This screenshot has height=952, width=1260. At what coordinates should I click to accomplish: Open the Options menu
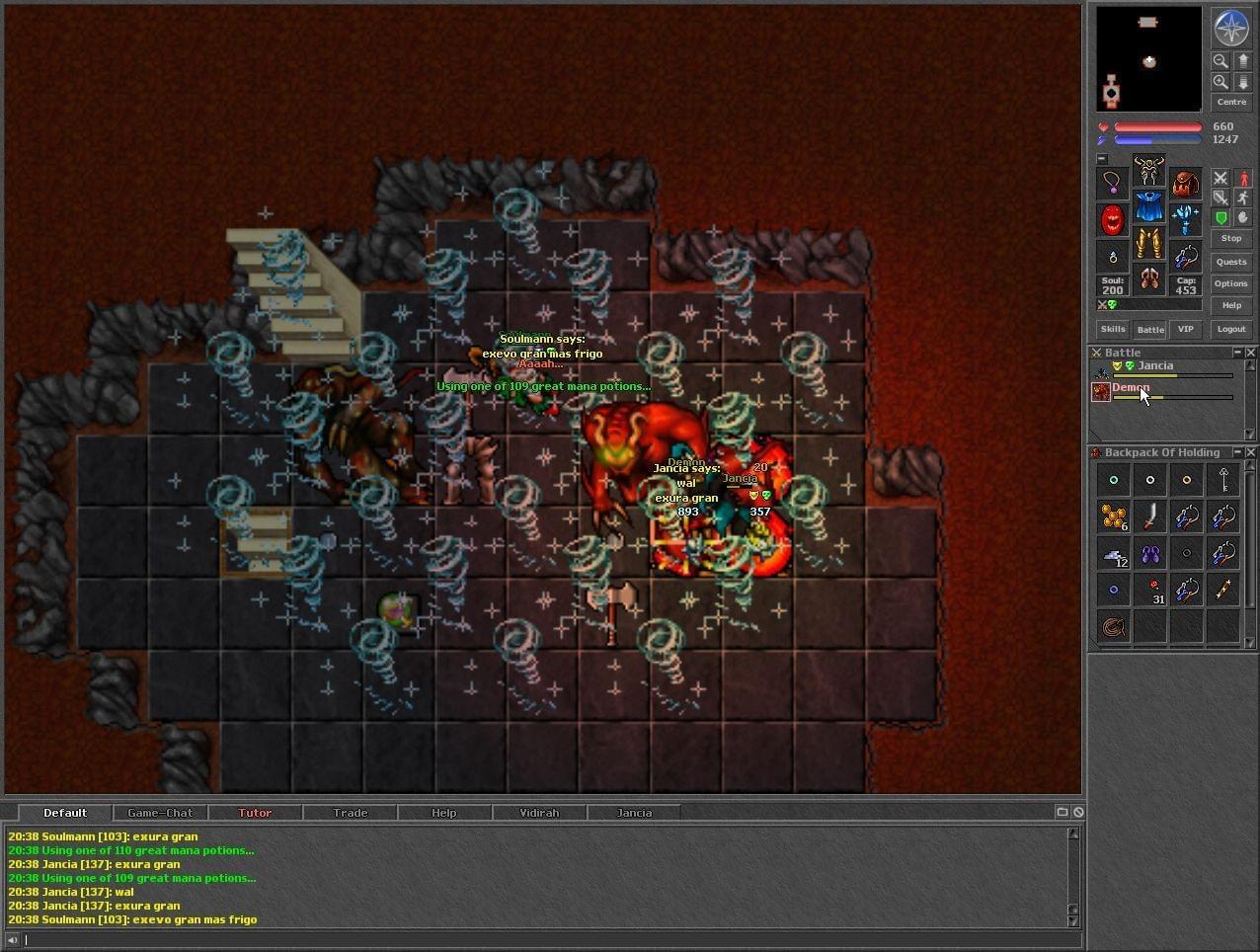(1231, 283)
